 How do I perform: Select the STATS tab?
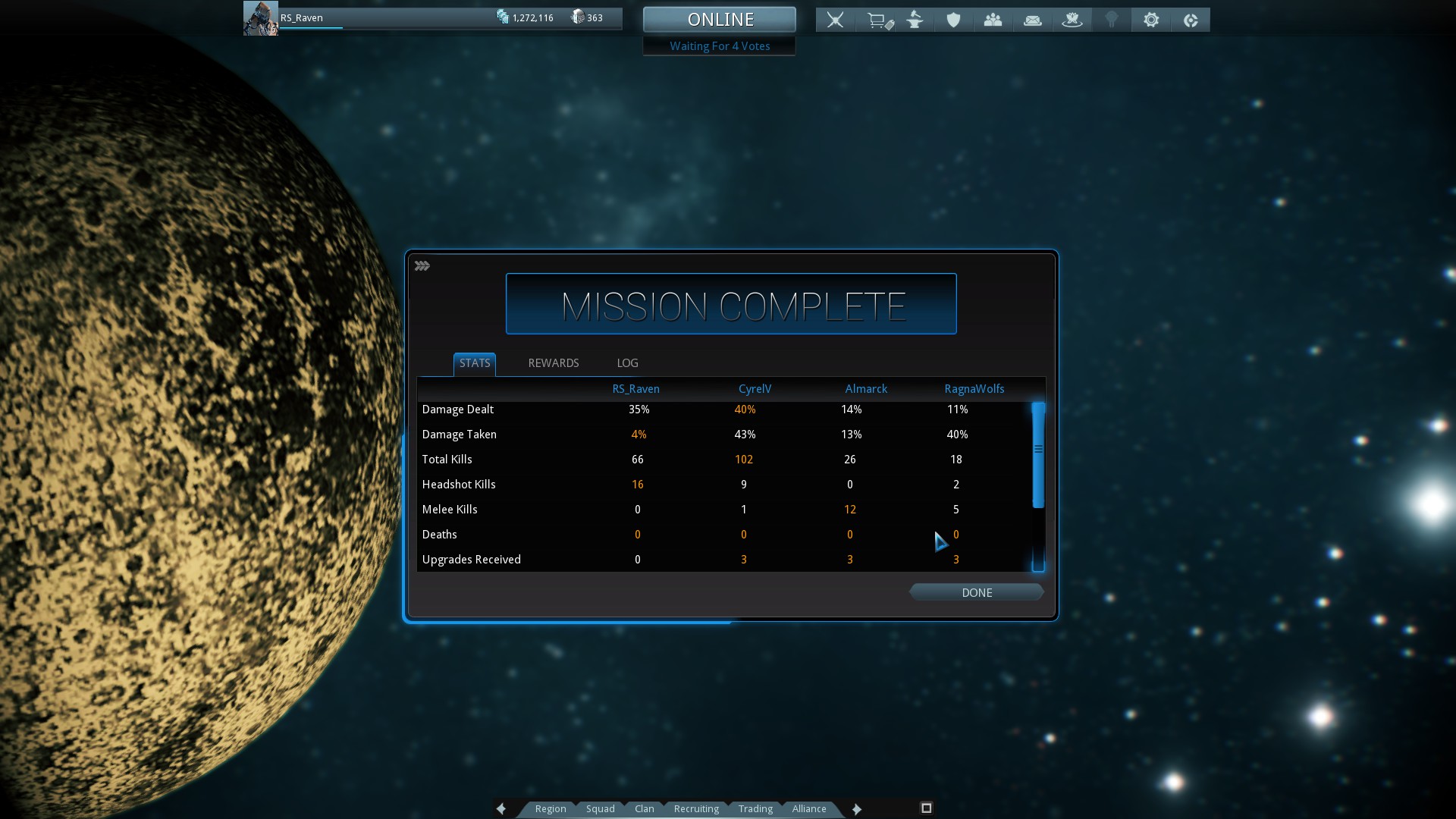coord(475,363)
